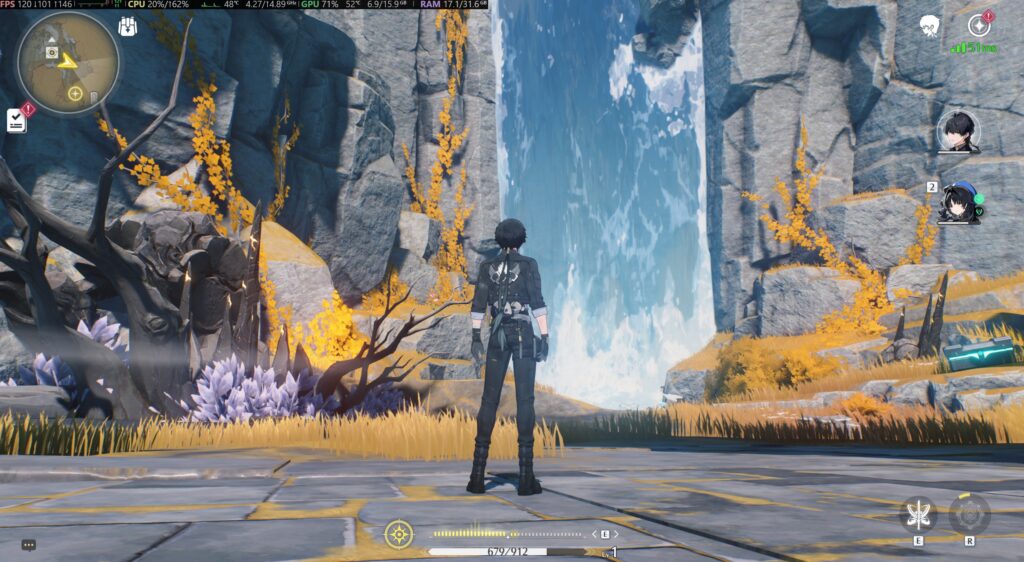Open the circular minimap
Image resolution: width=1024 pixels, height=562 pixels.
[x=67, y=63]
